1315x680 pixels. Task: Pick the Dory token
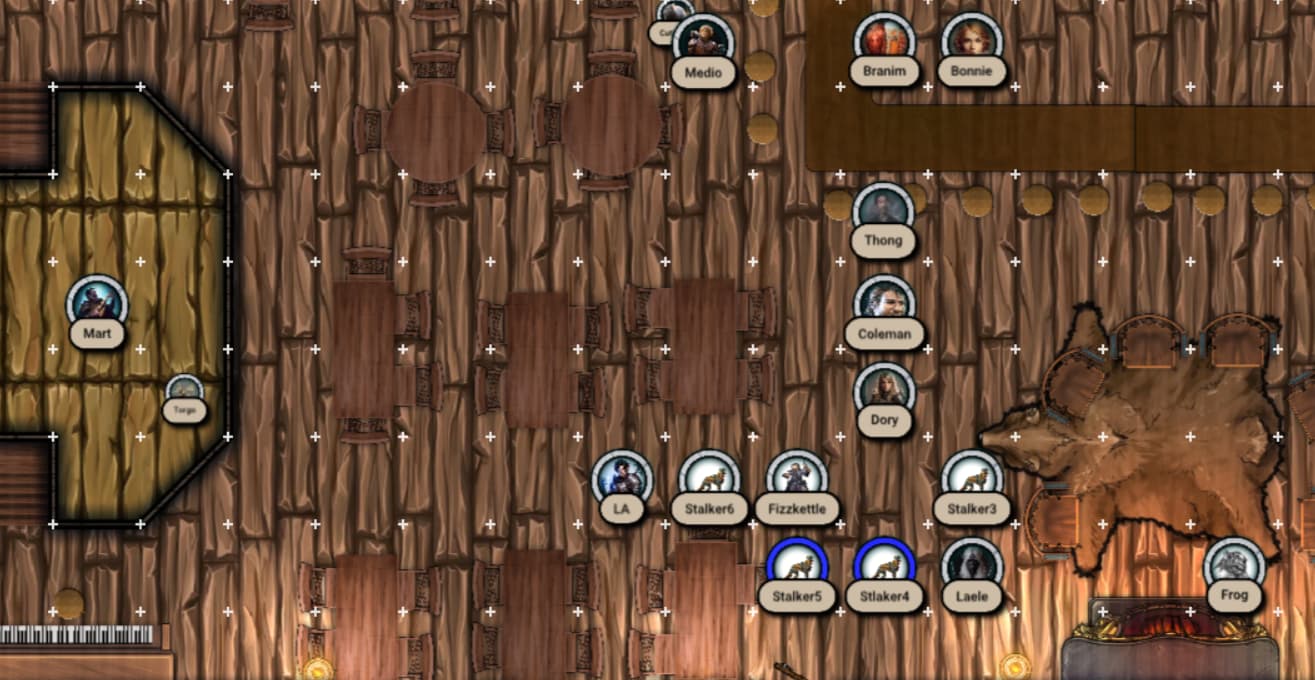884,392
